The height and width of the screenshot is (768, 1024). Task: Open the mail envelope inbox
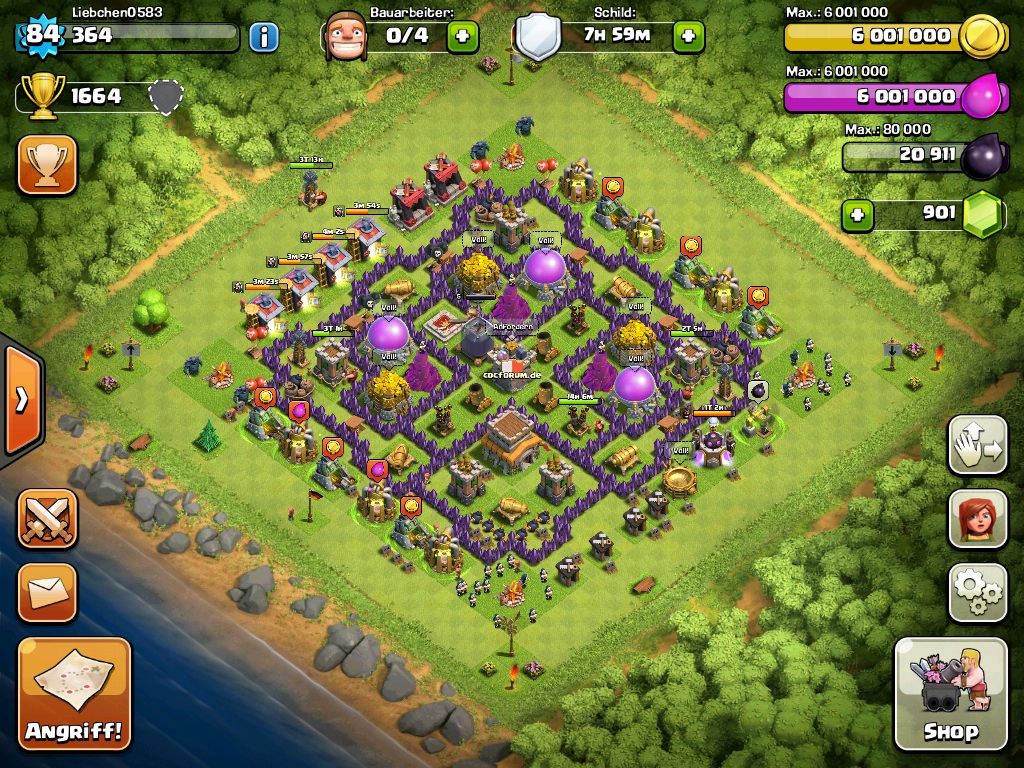[x=47, y=592]
